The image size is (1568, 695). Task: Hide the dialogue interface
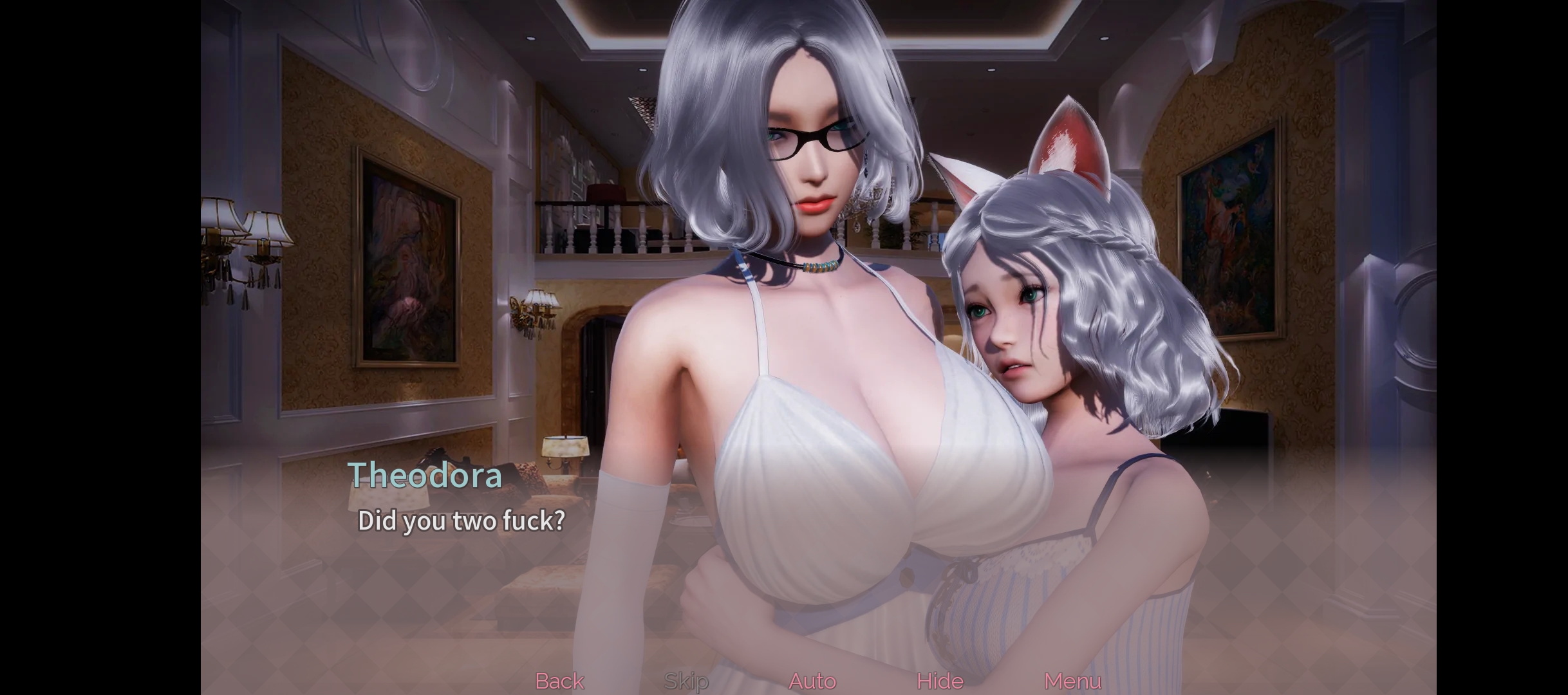click(x=940, y=681)
